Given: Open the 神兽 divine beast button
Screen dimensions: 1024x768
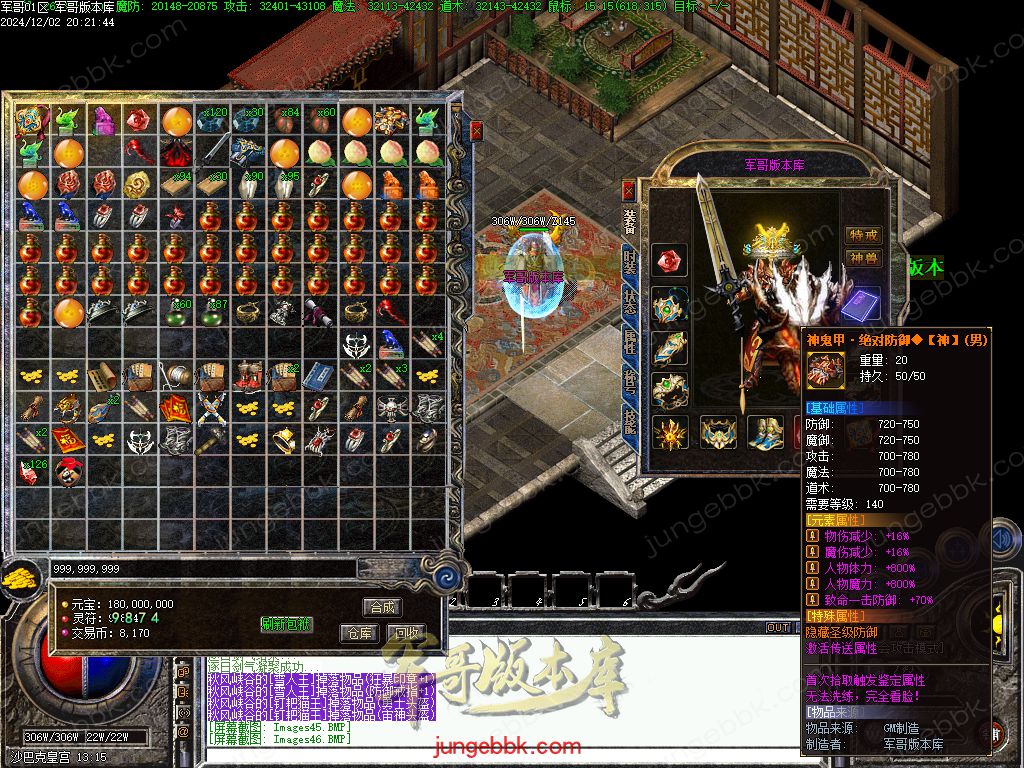Looking at the screenshot, I should tap(863, 258).
